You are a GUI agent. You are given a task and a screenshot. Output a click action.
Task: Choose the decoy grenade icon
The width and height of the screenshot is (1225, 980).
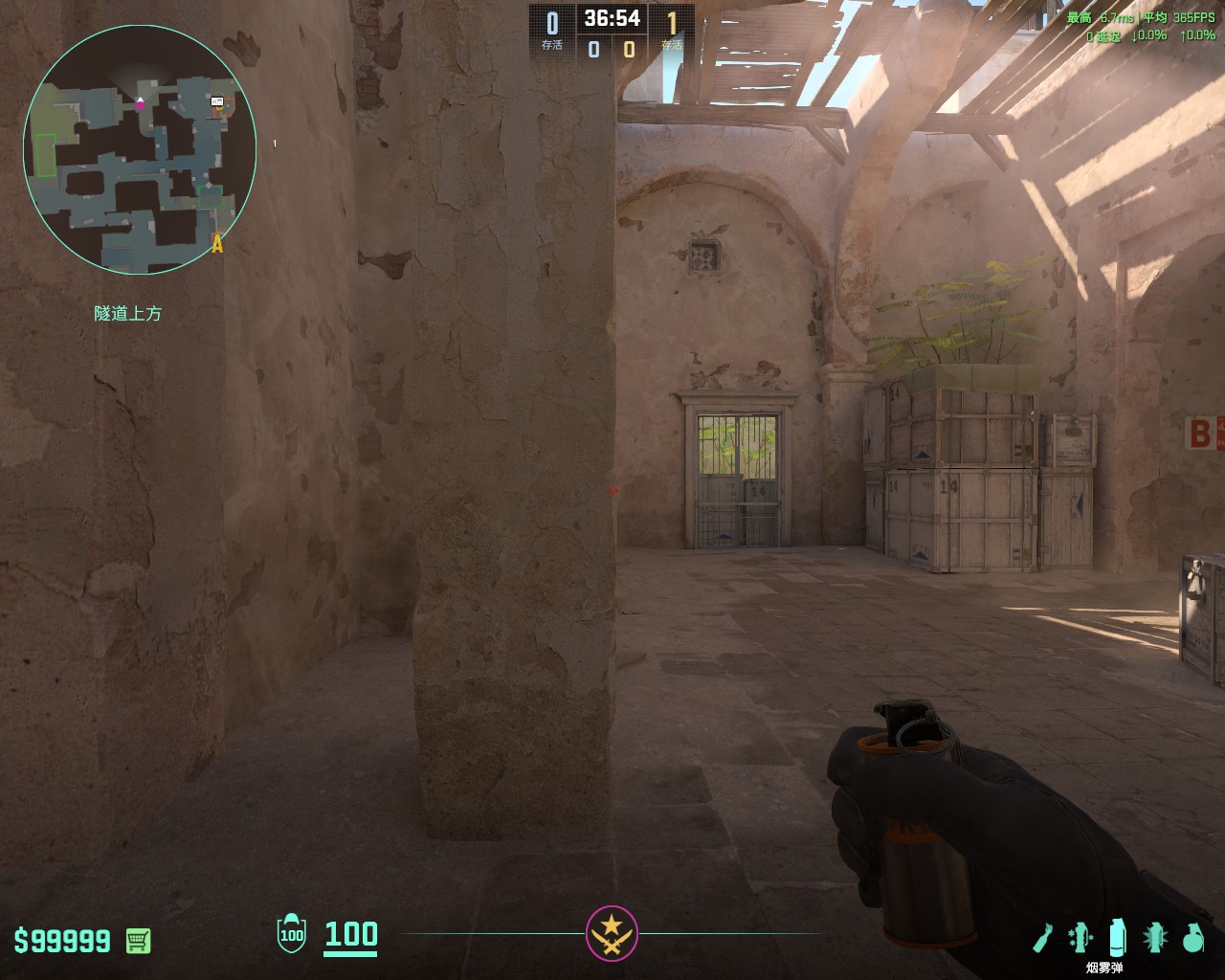(x=1080, y=938)
